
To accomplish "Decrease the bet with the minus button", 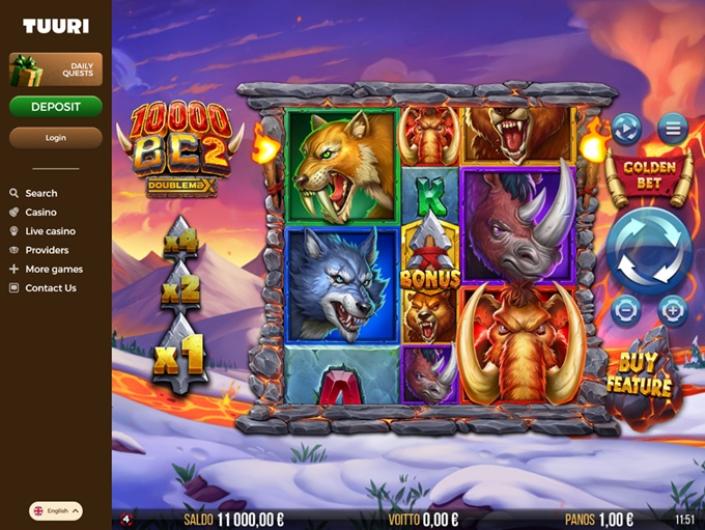I will (625, 311).
